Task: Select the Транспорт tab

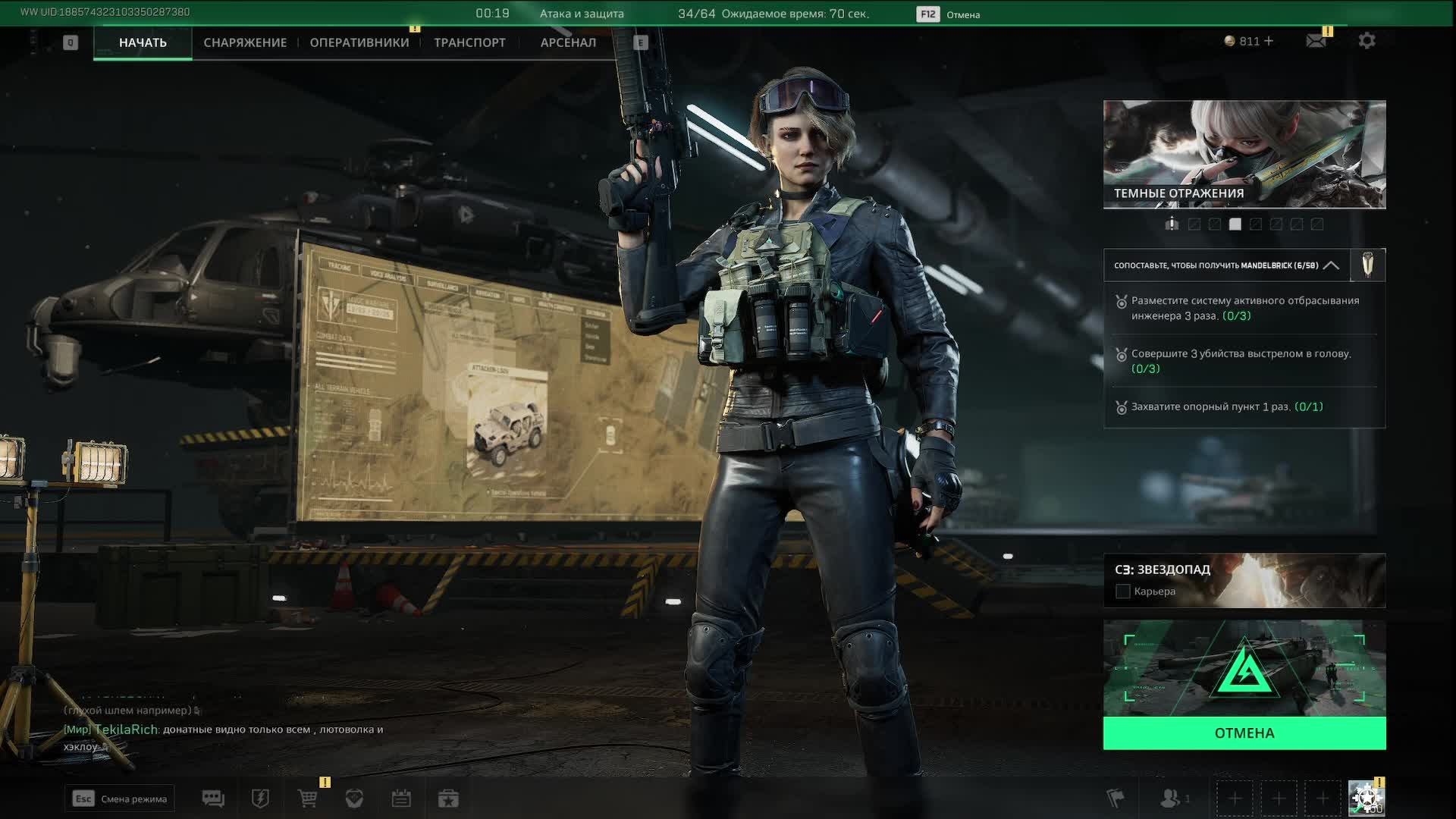Action: [469, 42]
